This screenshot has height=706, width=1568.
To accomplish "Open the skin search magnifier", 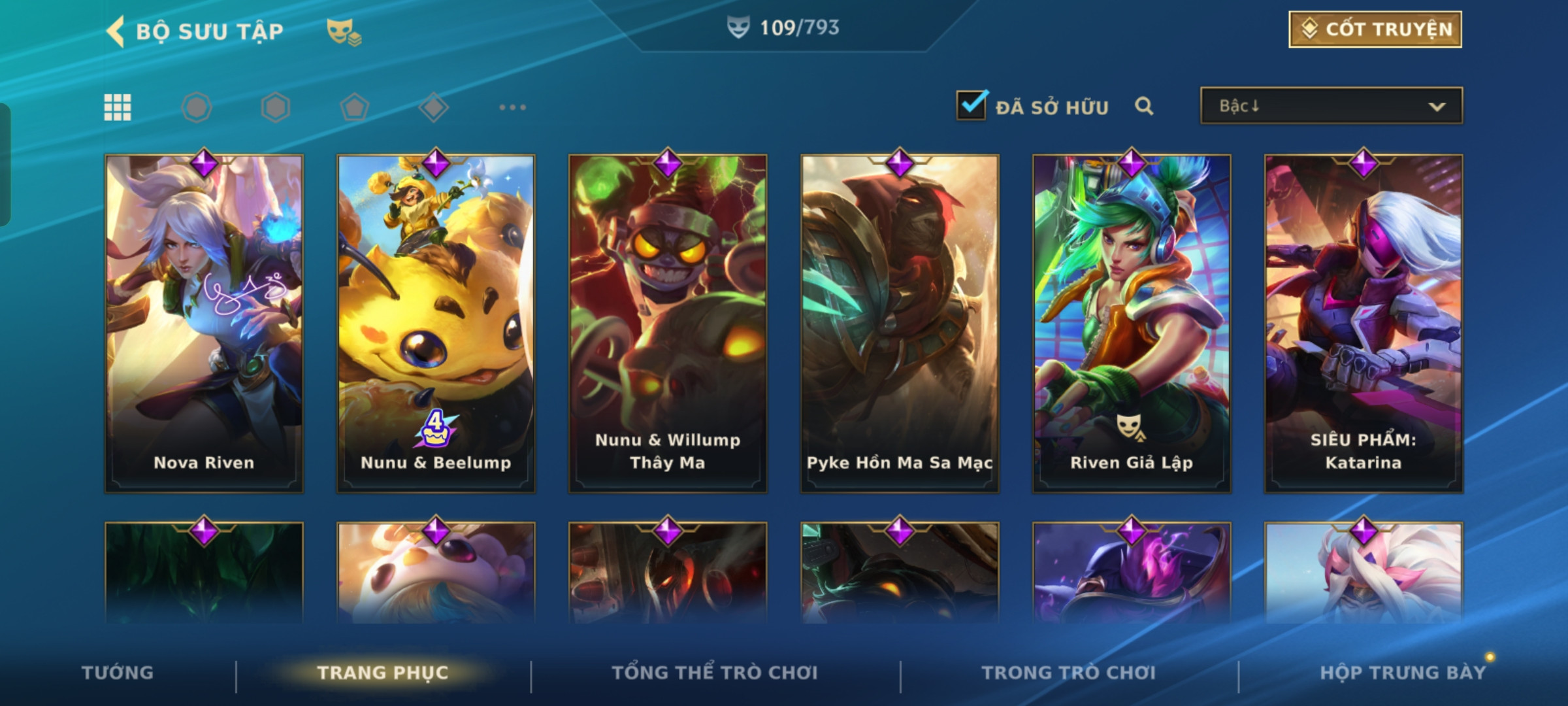I will [x=1144, y=106].
